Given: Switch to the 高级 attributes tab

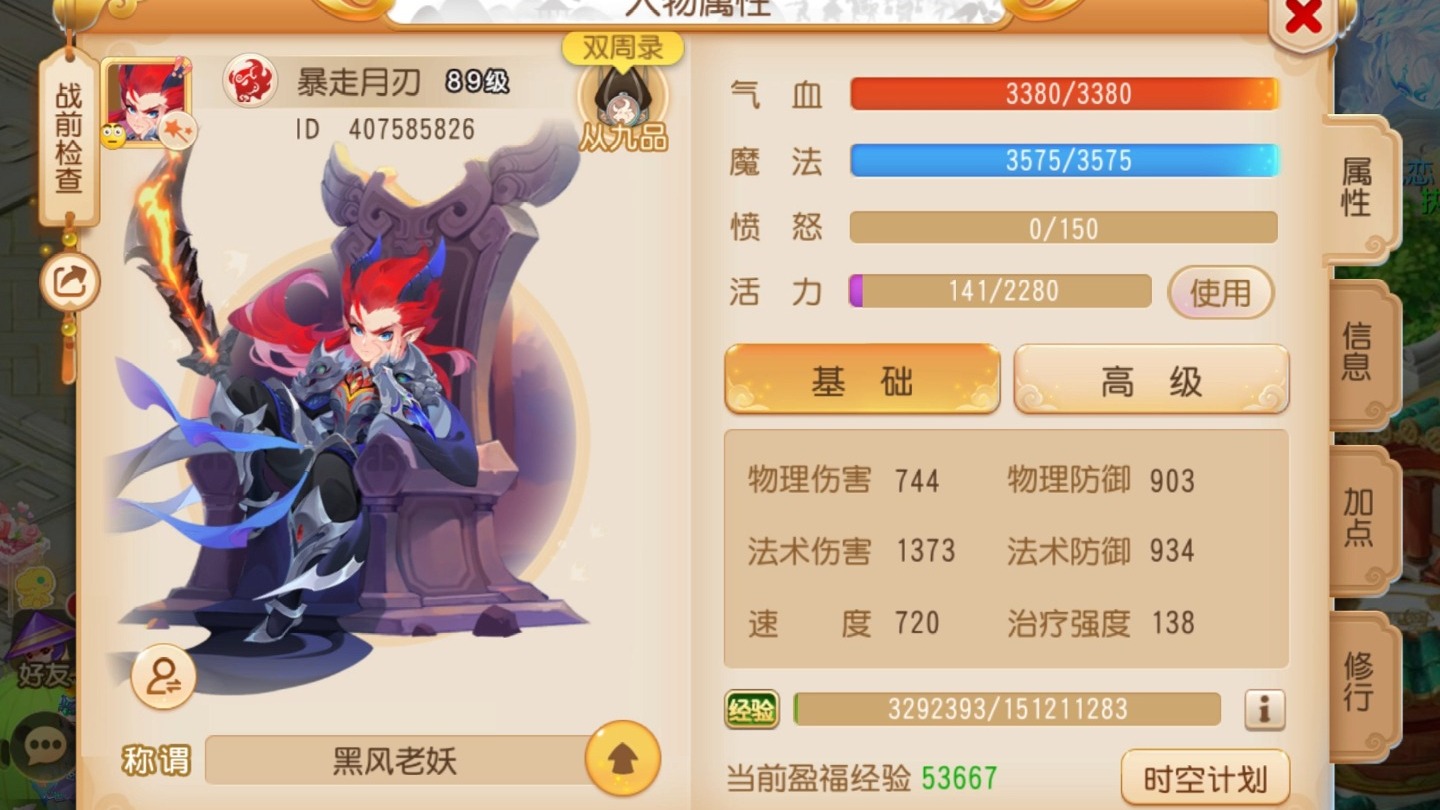Looking at the screenshot, I should (x=1150, y=378).
